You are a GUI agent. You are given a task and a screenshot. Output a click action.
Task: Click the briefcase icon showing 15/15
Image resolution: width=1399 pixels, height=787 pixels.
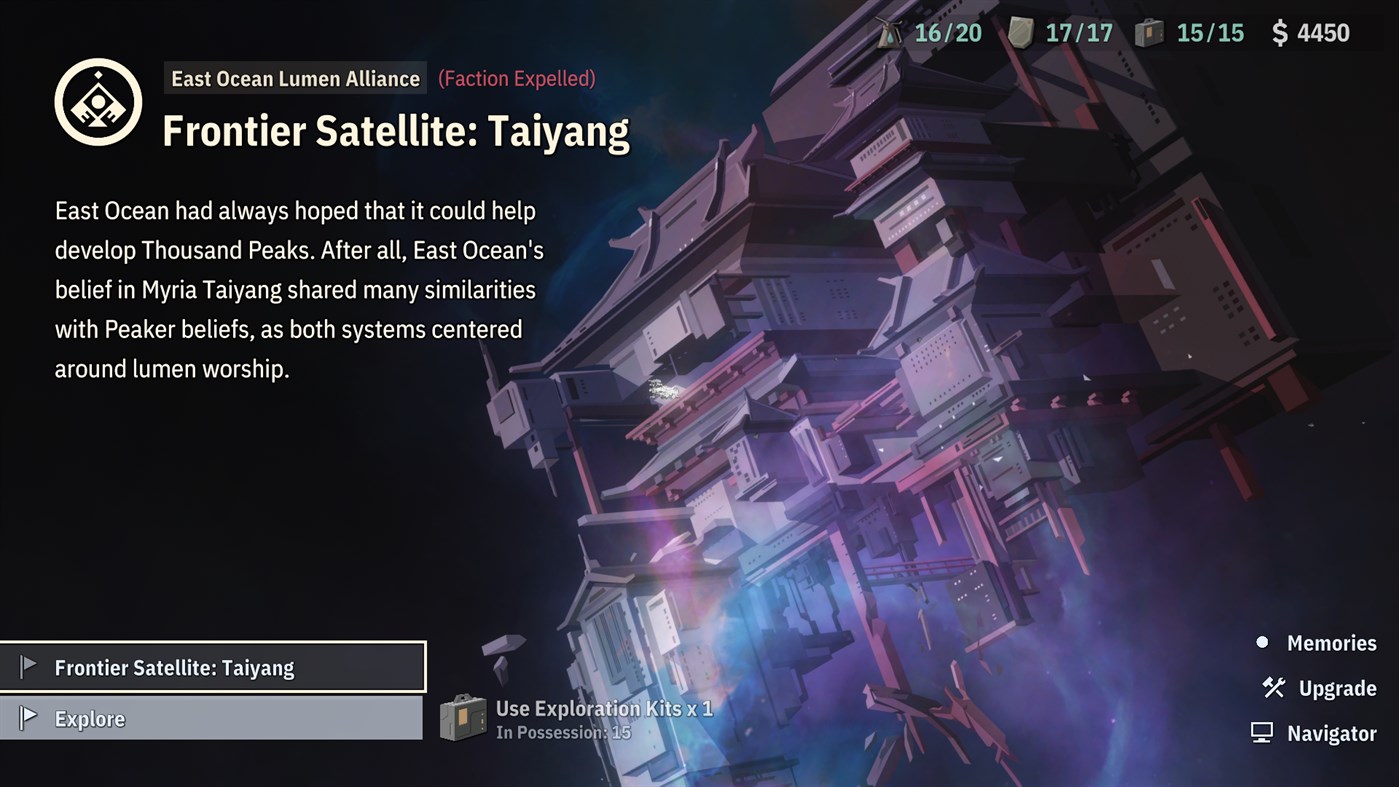tap(1152, 32)
